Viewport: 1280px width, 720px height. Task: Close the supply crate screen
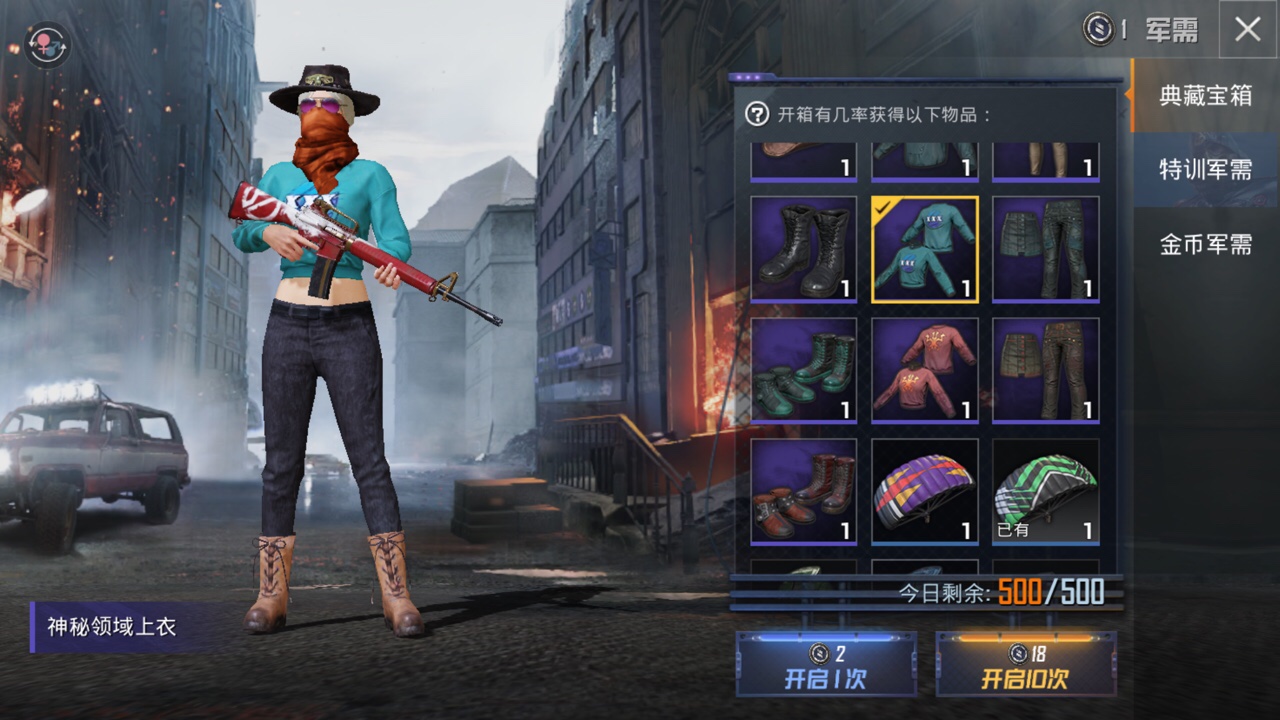1247,30
